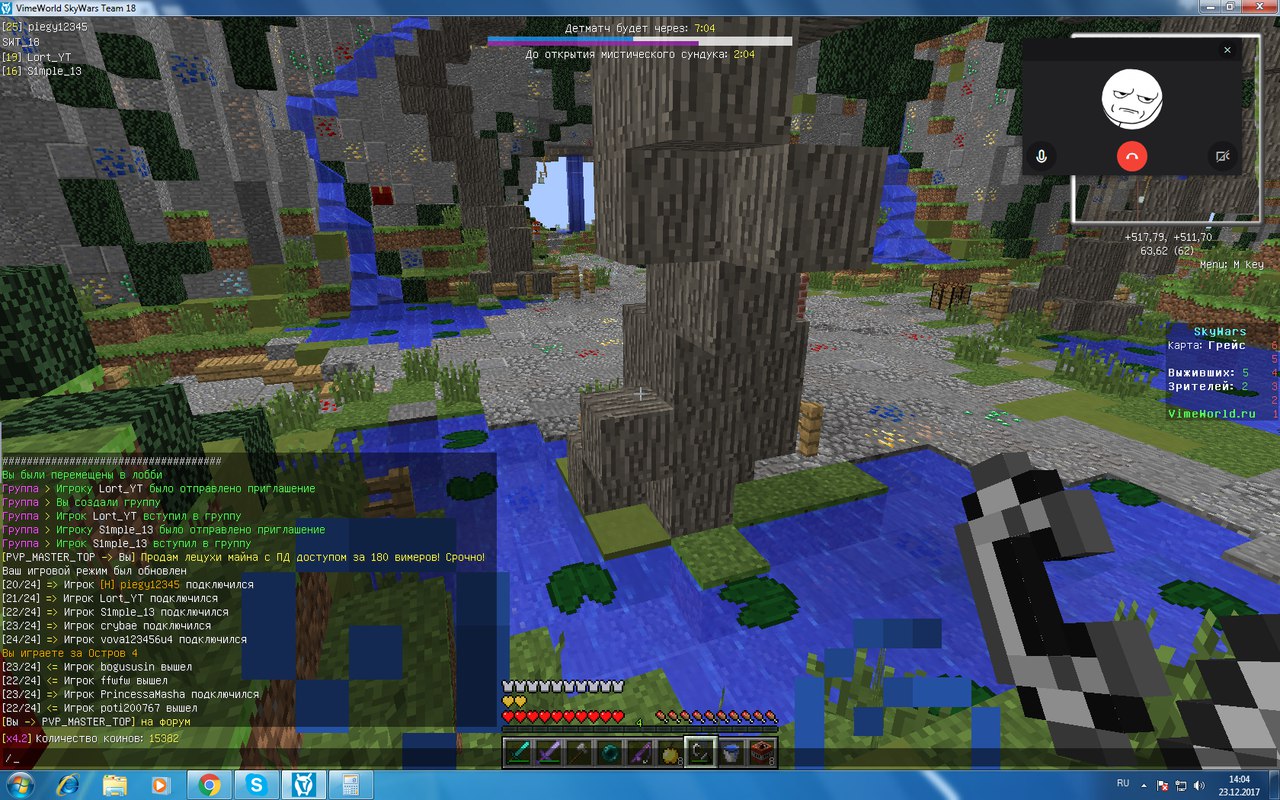Select the ender pearl hotbar slot
Screen dimensions: 1280x800
click(609, 752)
